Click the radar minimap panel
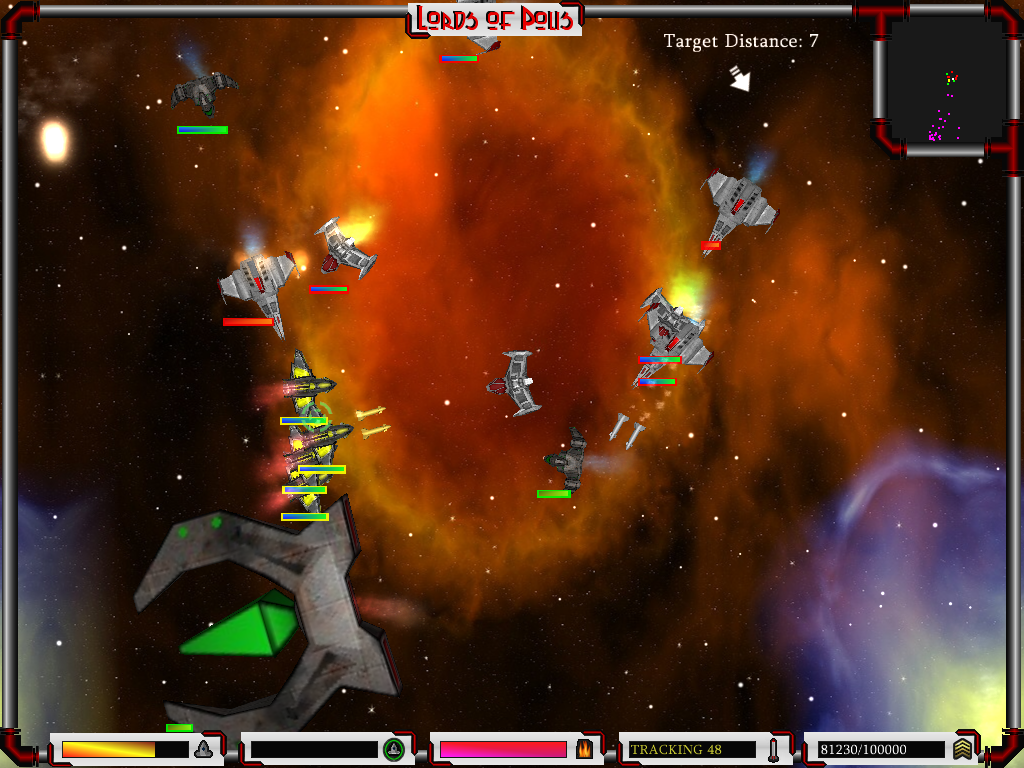 (x=946, y=80)
